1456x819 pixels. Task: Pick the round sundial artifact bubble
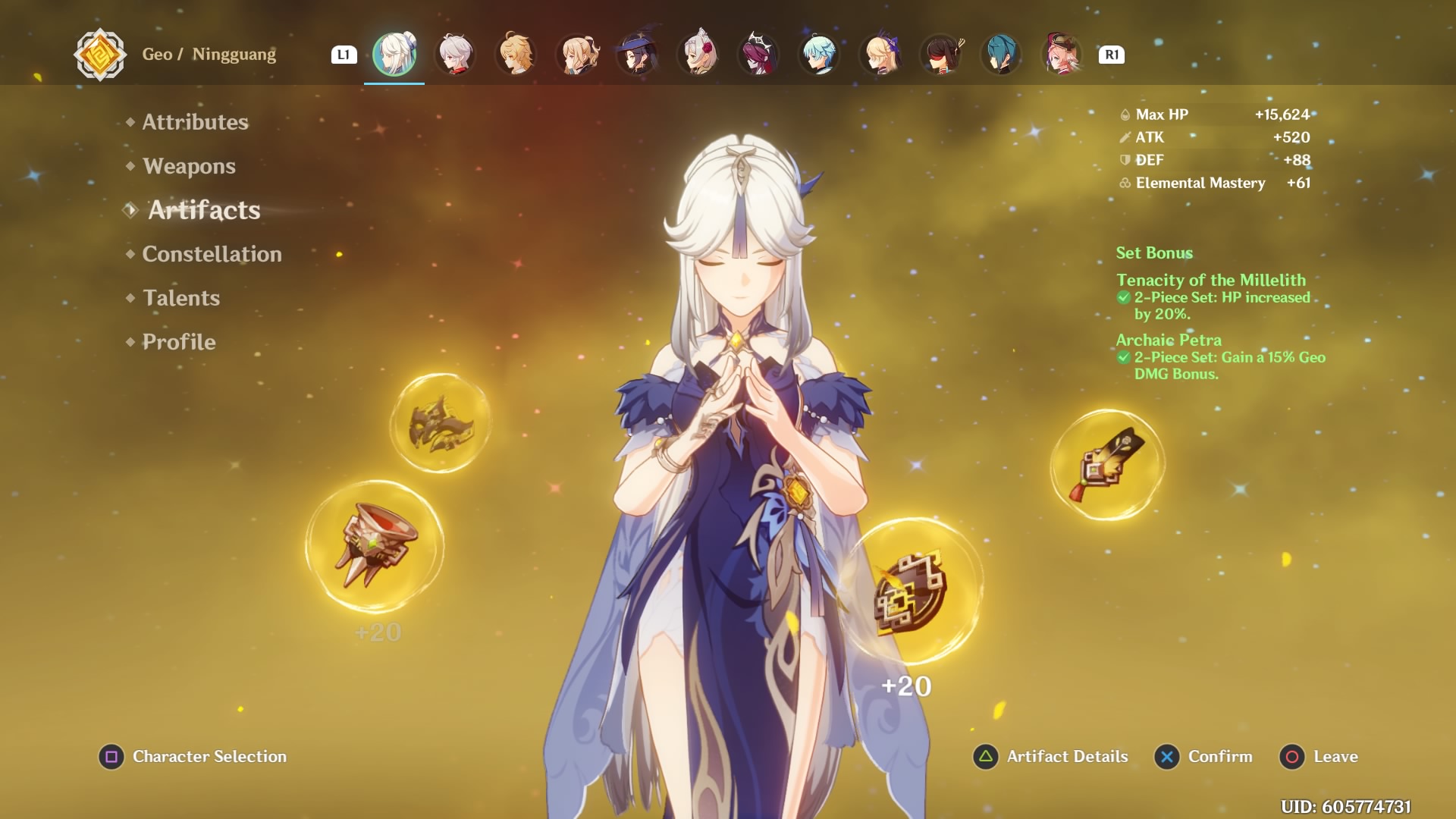click(x=911, y=591)
